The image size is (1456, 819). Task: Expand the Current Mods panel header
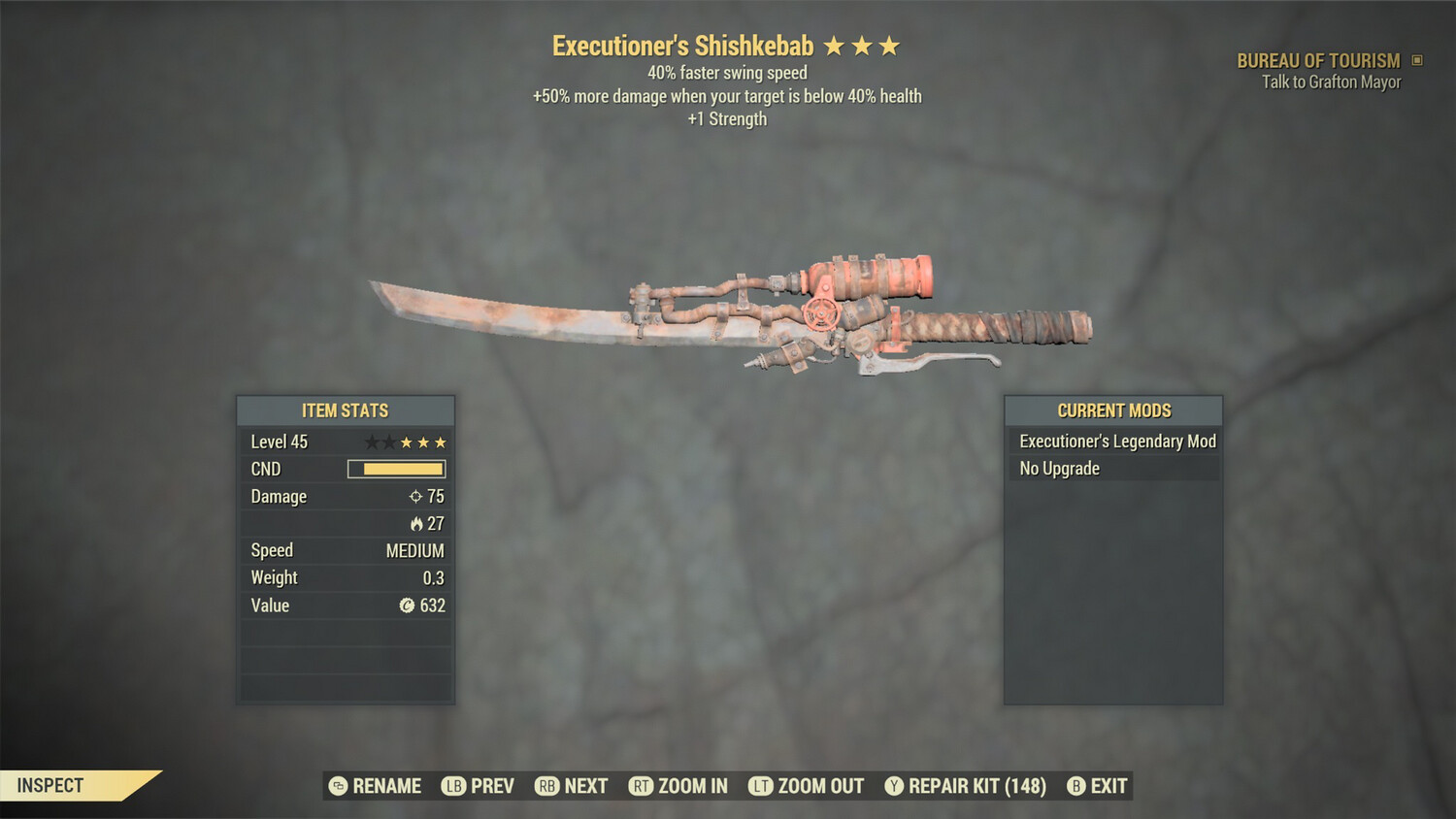pos(1112,410)
